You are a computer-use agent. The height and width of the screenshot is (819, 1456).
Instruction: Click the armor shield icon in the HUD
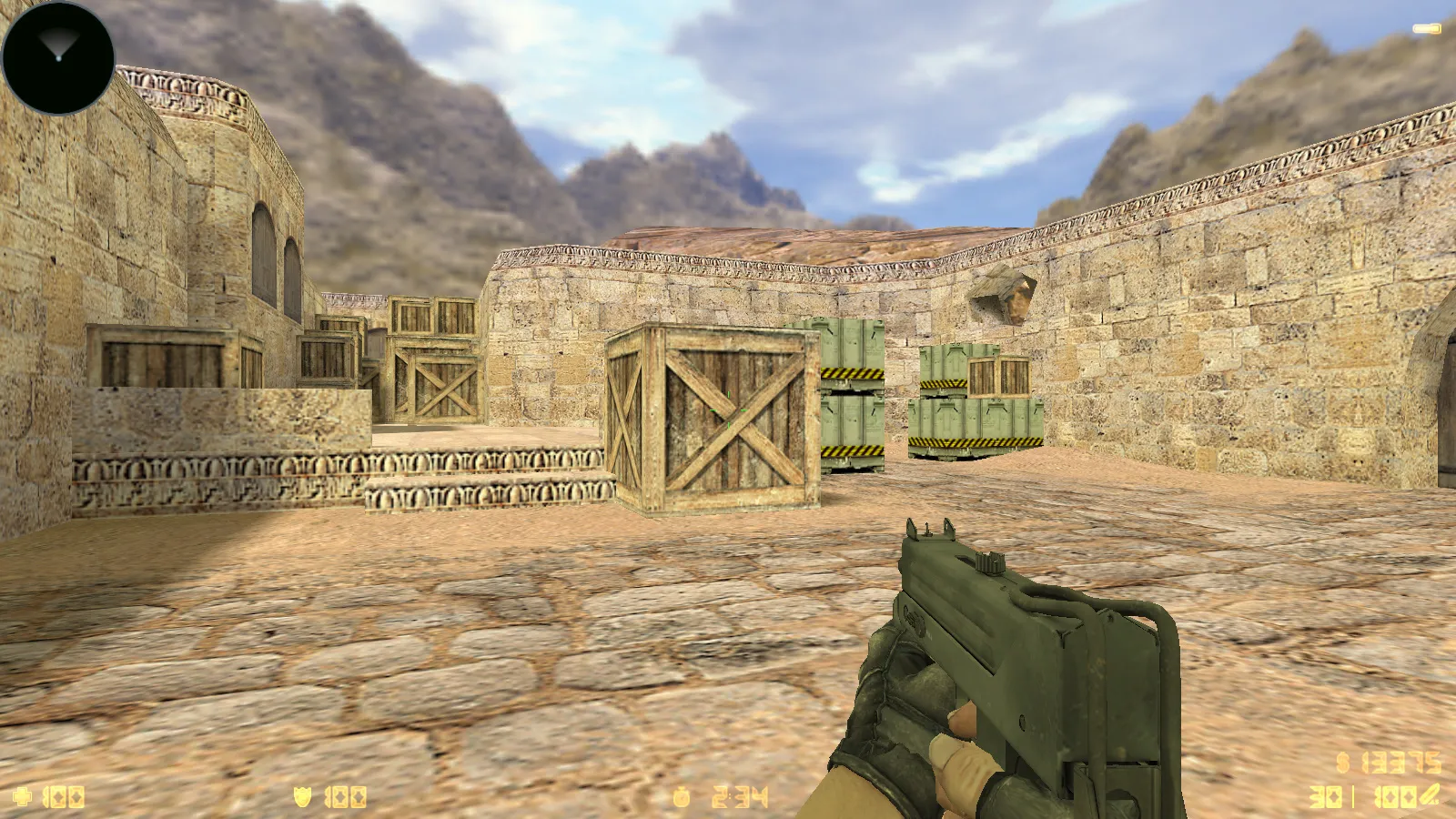tap(300, 794)
